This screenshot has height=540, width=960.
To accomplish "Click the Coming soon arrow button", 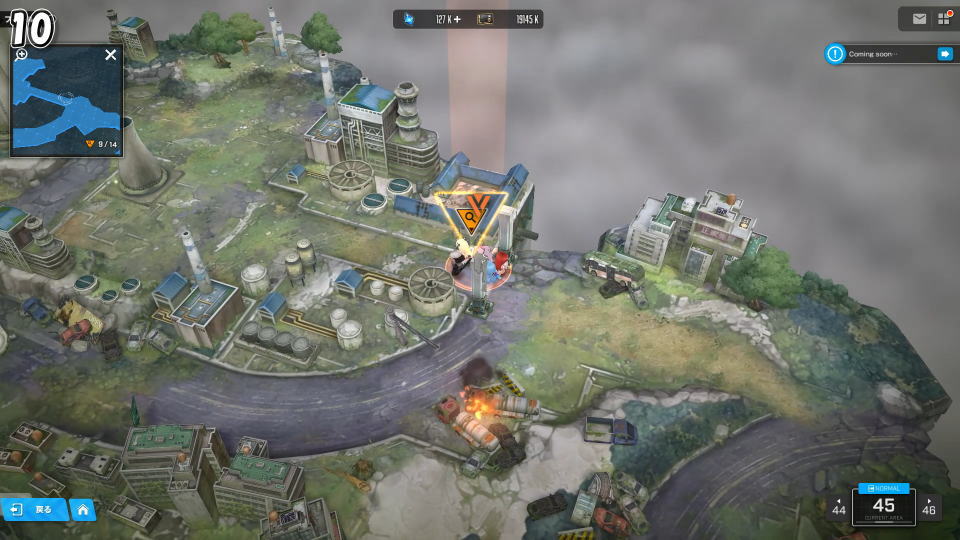I will pyautogui.click(x=944, y=54).
